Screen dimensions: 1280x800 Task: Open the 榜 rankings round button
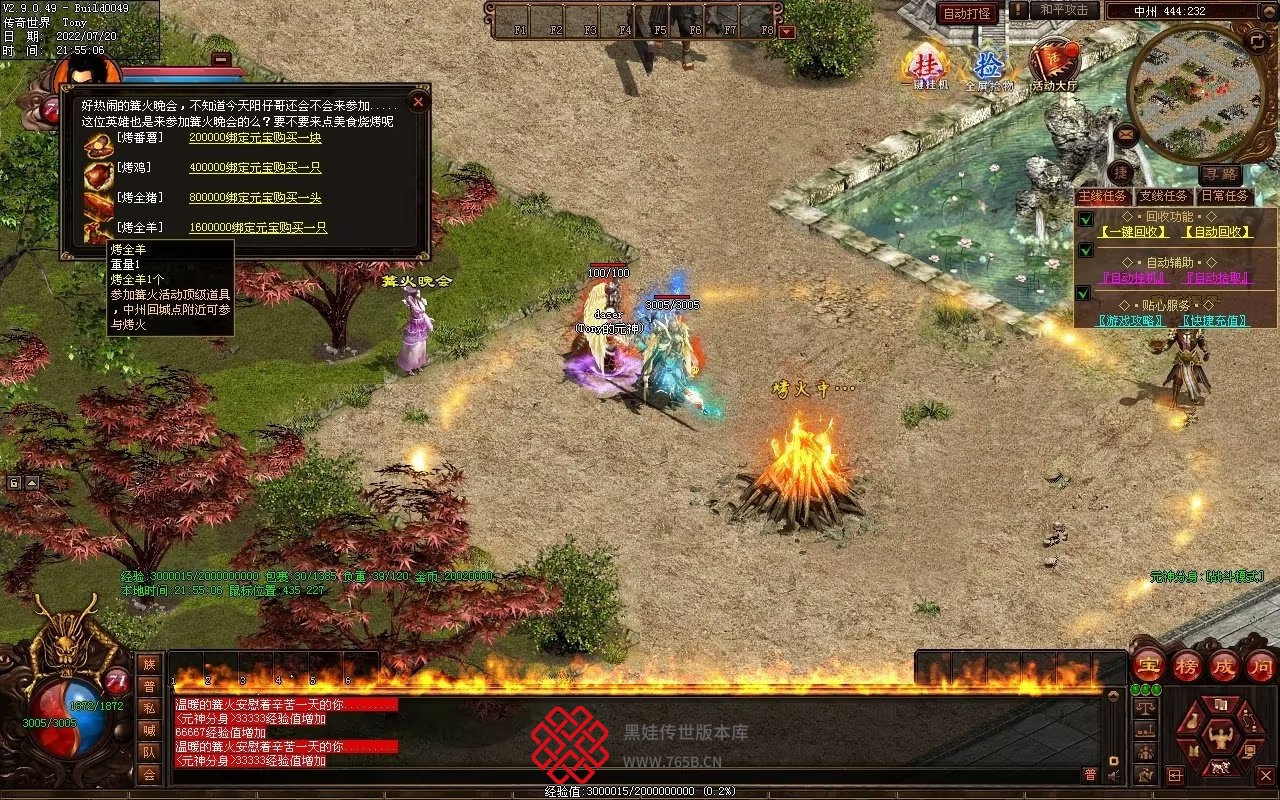pyautogui.click(x=1187, y=666)
